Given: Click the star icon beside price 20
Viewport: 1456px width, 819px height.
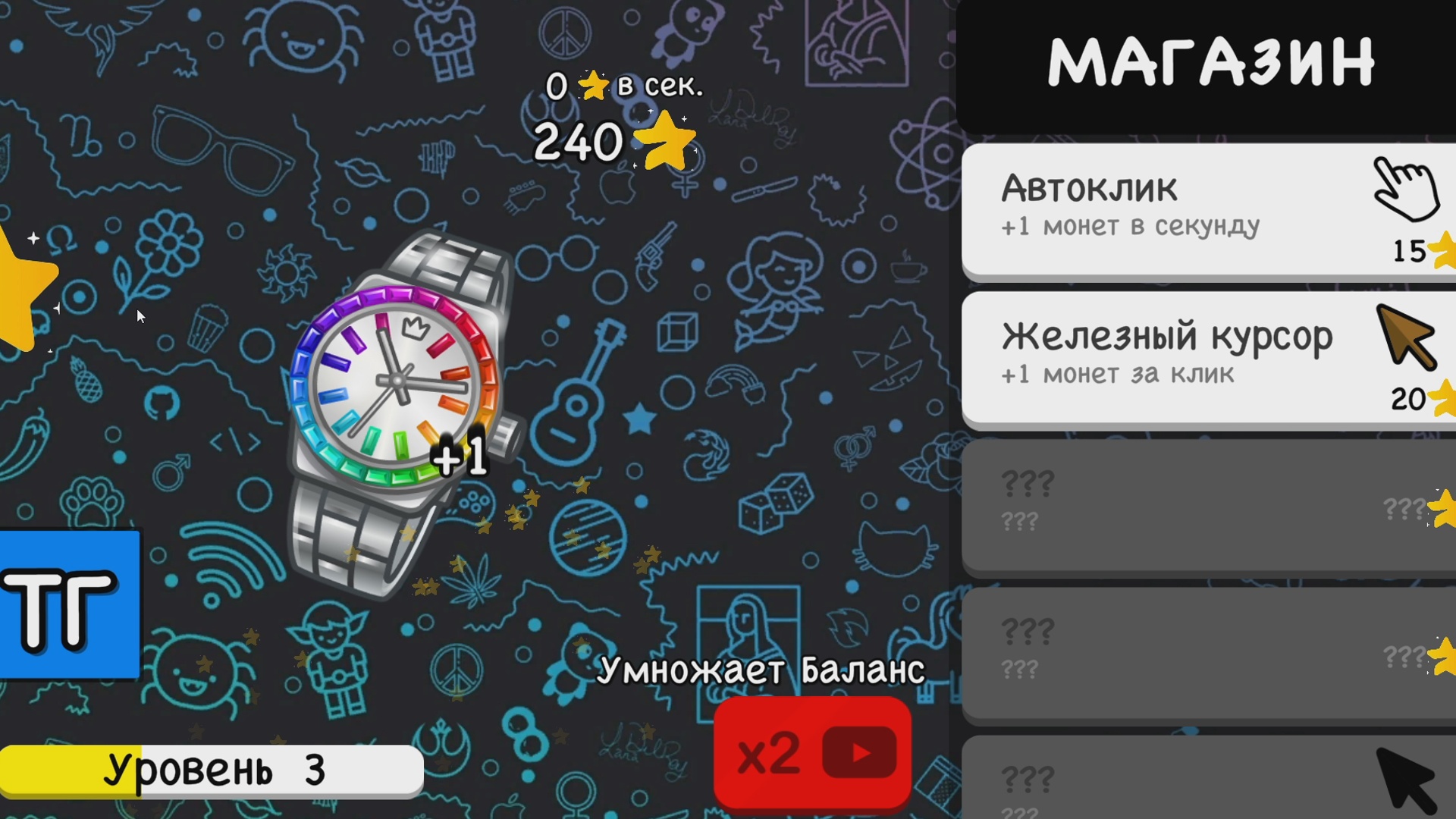Looking at the screenshot, I should [x=1442, y=400].
